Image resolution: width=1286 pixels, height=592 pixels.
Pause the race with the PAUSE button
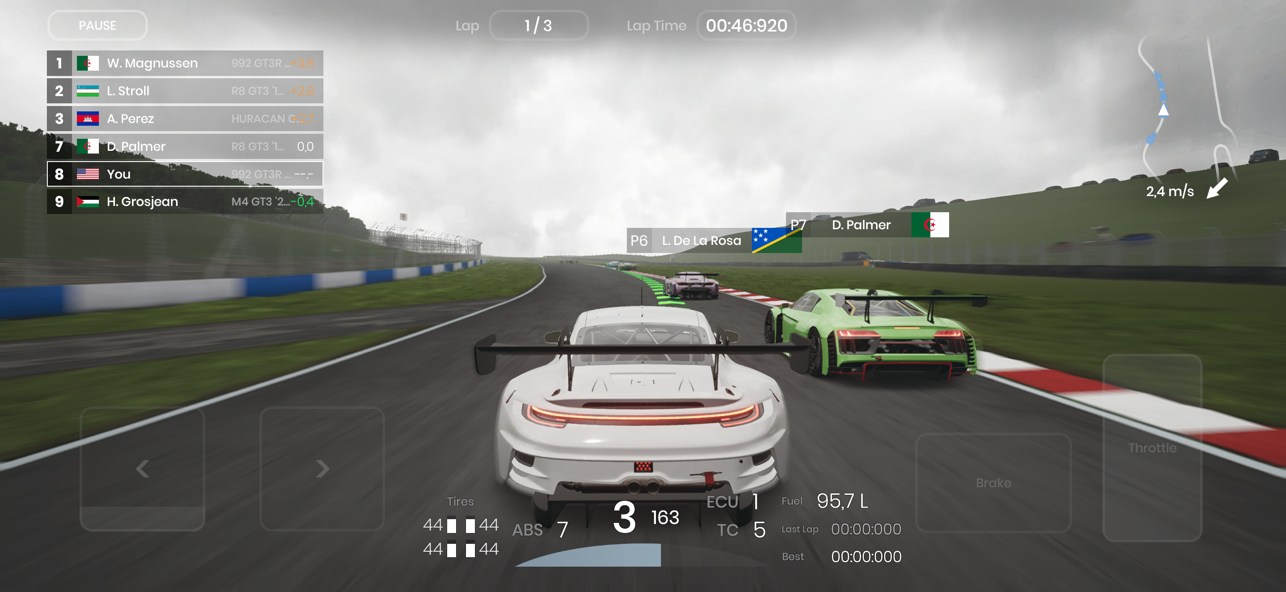coord(97,25)
